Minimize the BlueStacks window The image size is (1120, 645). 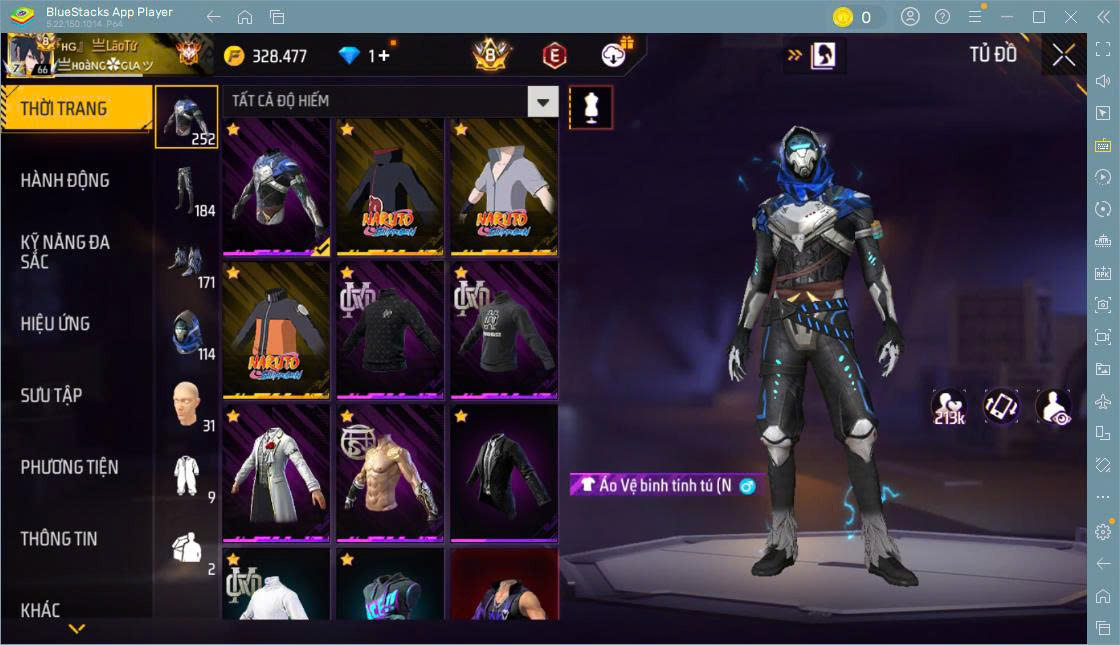[1007, 17]
